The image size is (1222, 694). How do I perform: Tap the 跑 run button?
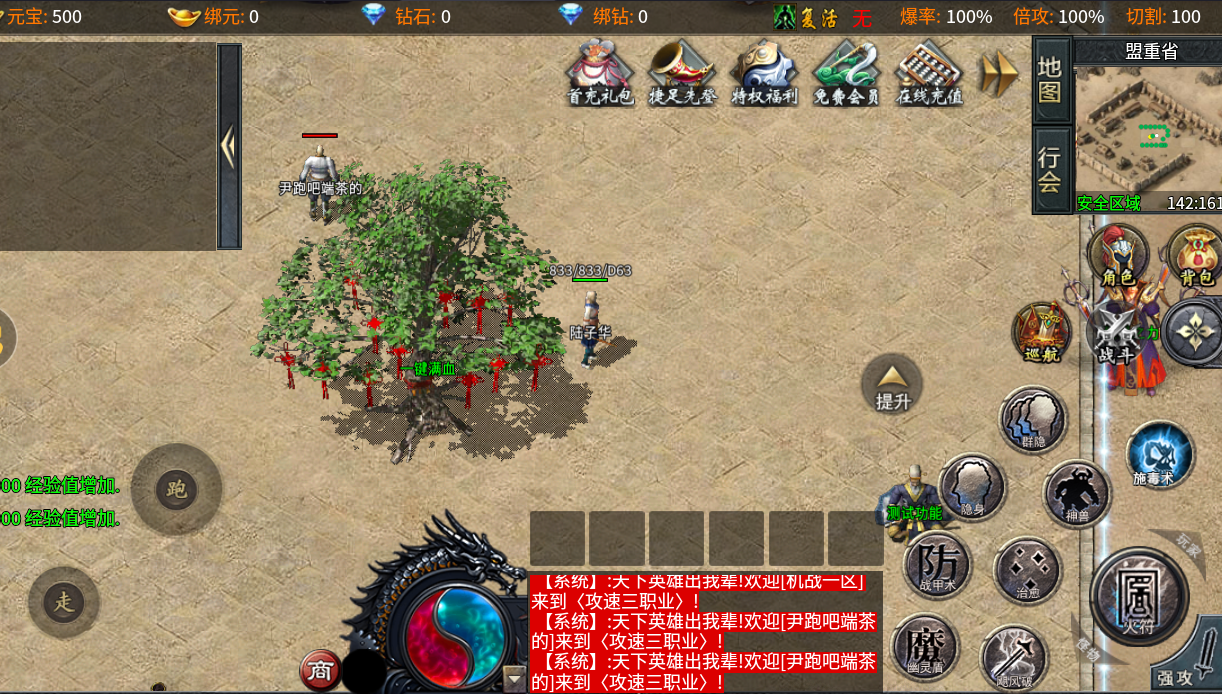pyautogui.click(x=177, y=489)
